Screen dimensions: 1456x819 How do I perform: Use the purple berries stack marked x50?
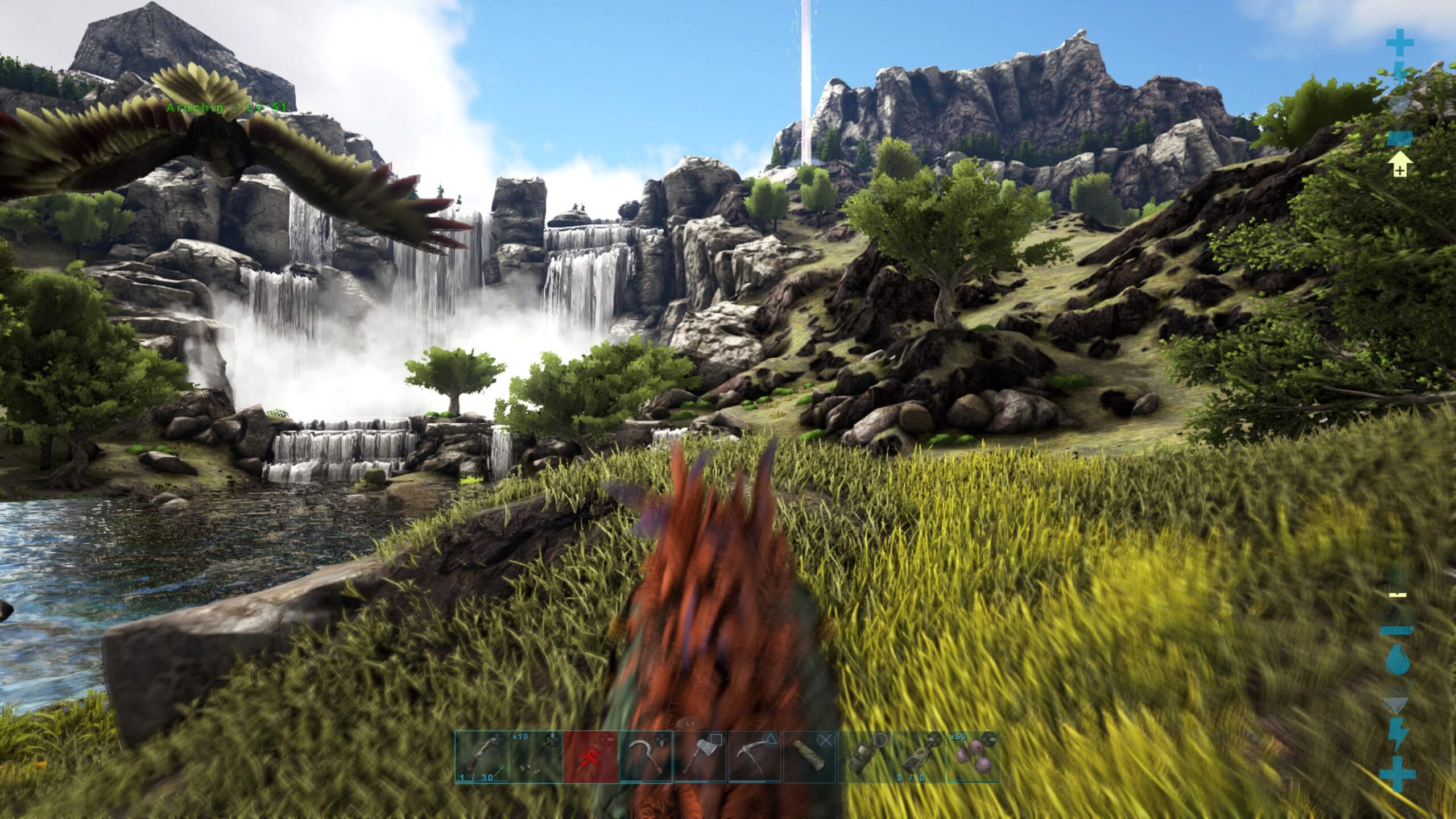tap(973, 757)
